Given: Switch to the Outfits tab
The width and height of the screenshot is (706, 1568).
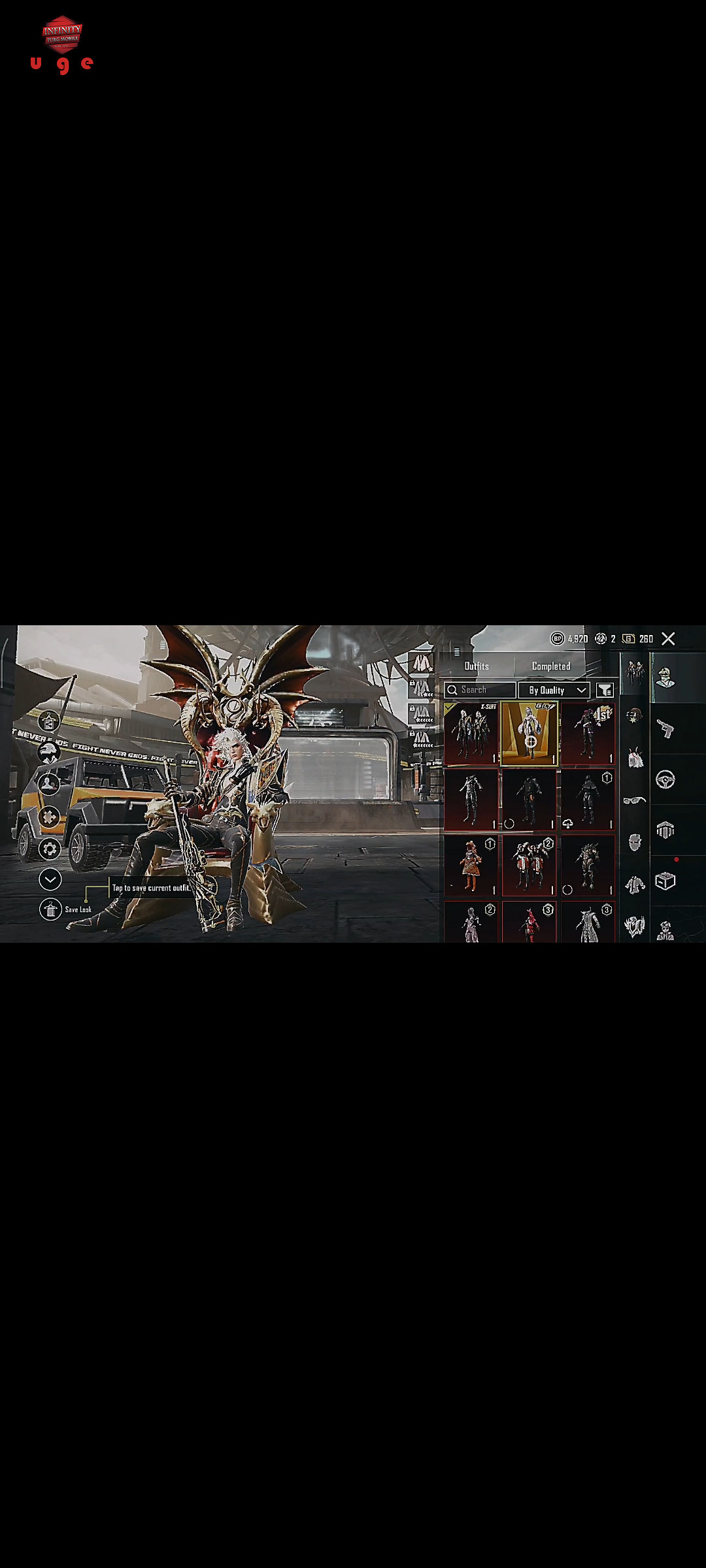Looking at the screenshot, I should 477,666.
